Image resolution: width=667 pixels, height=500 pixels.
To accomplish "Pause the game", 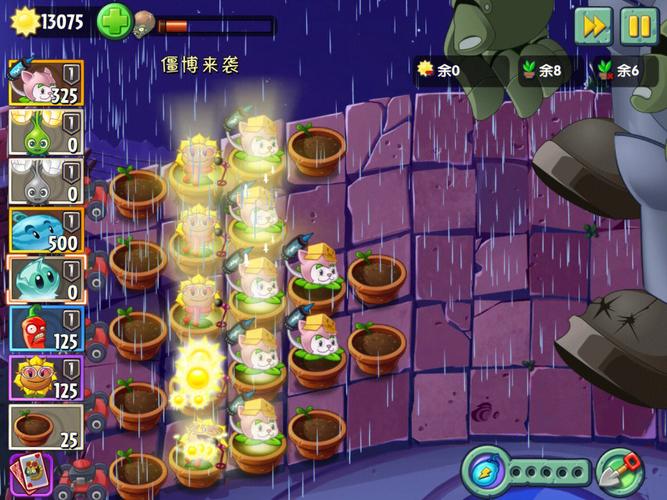I will [638, 26].
